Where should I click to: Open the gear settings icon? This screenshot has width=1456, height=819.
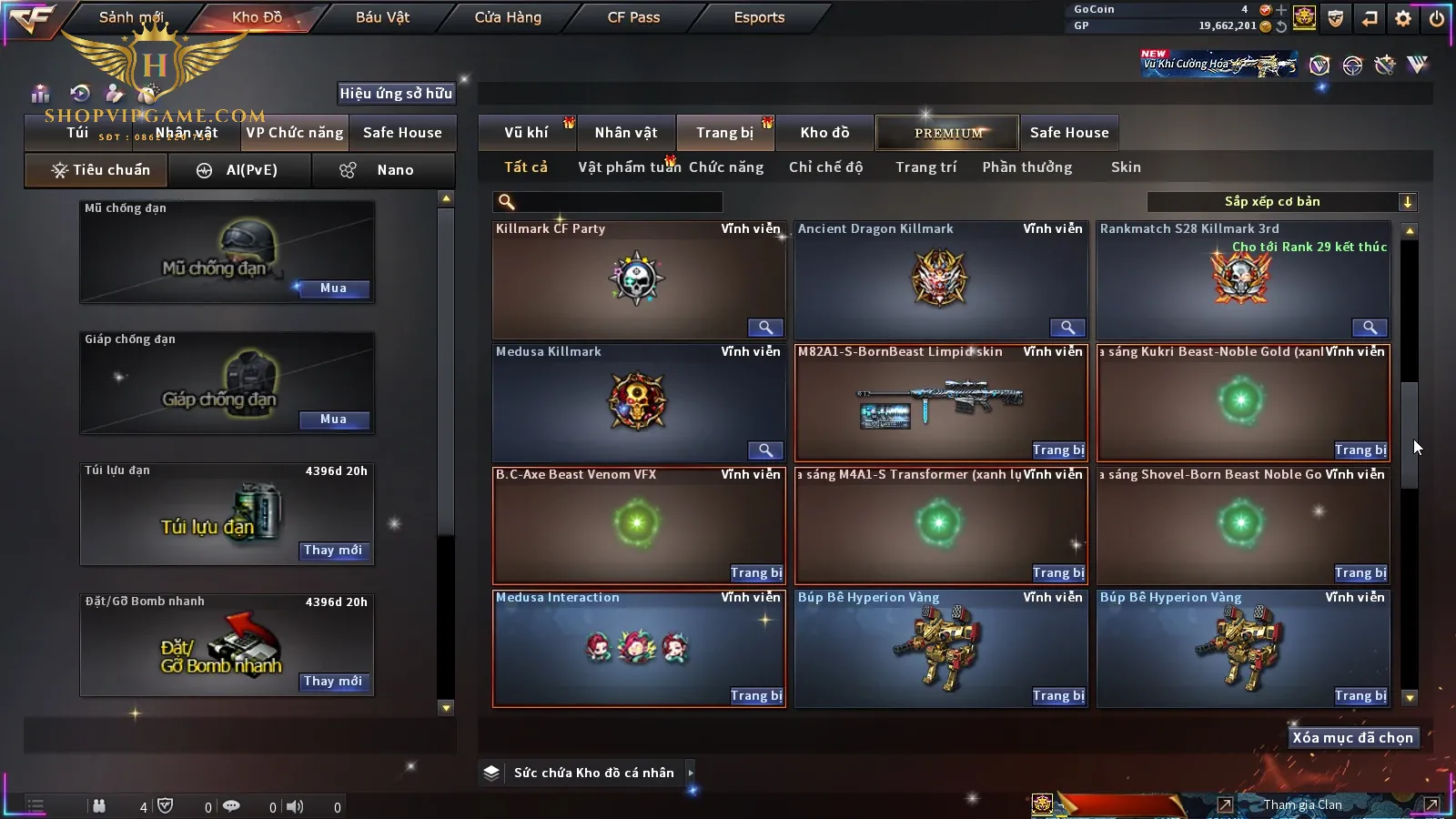coord(1403,18)
